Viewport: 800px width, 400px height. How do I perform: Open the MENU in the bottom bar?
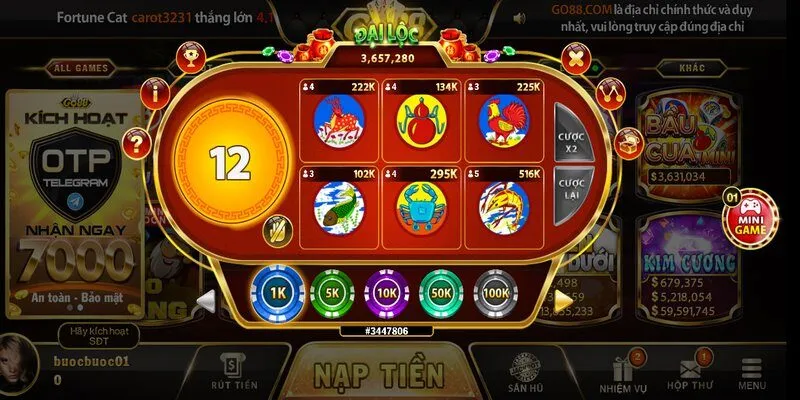[752, 374]
